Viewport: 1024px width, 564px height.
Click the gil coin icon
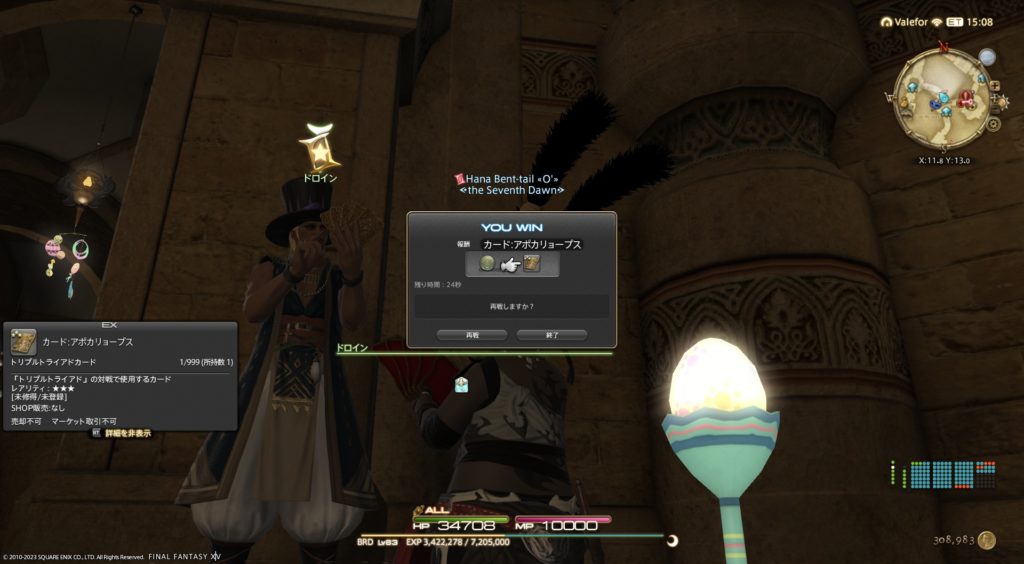987,540
